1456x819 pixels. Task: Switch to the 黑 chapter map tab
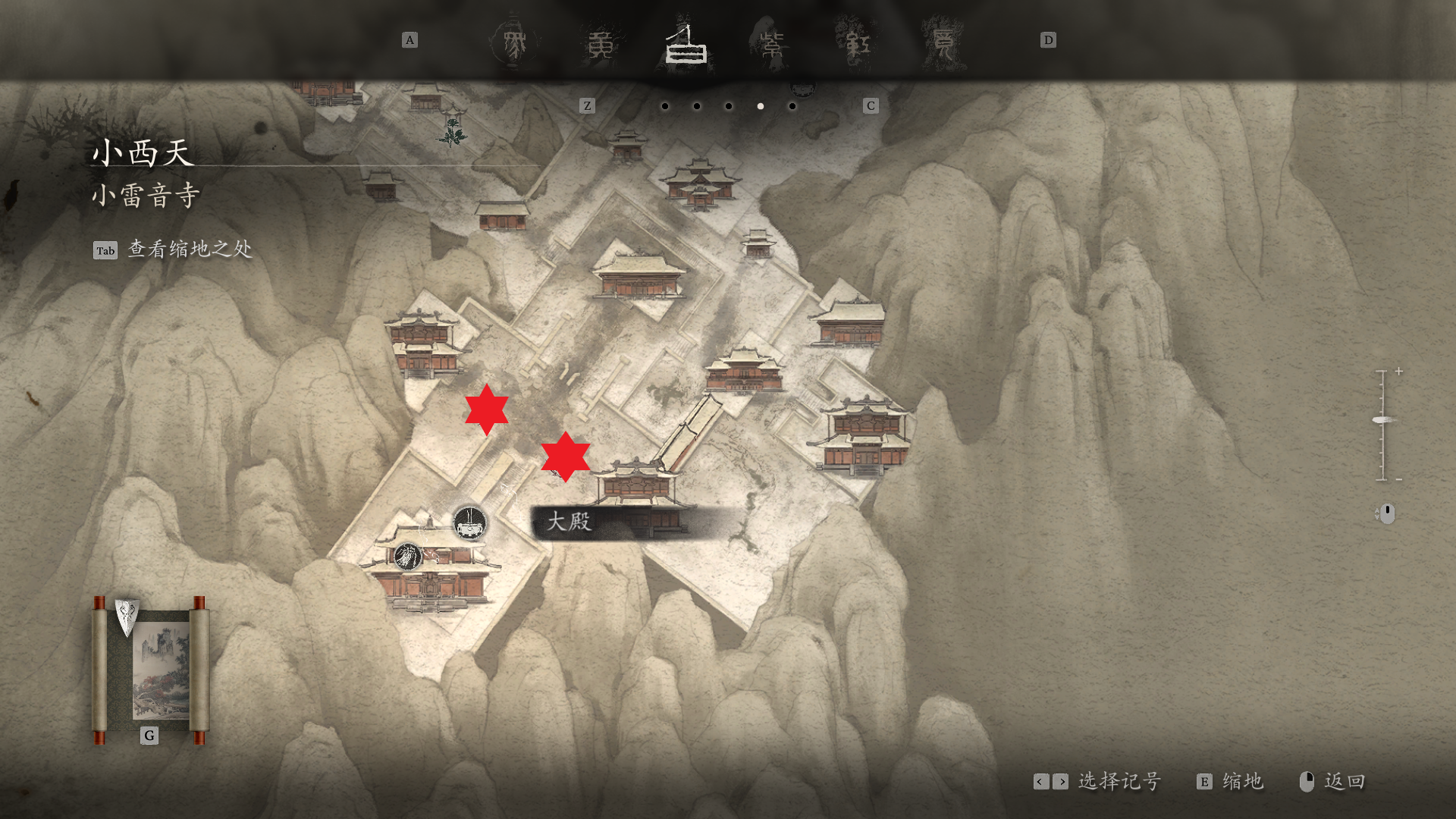click(515, 43)
